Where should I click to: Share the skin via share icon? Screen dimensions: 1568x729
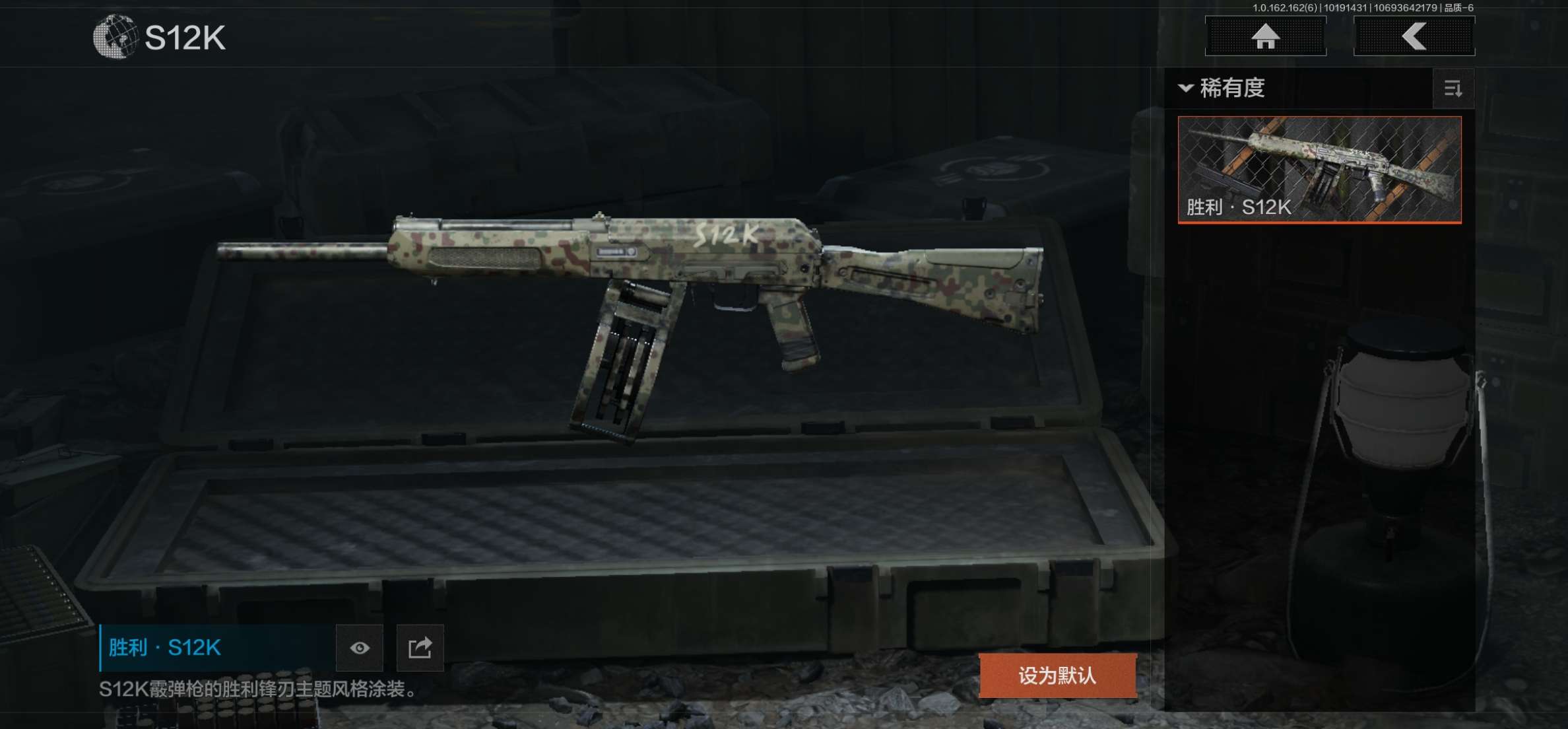(x=420, y=648)
